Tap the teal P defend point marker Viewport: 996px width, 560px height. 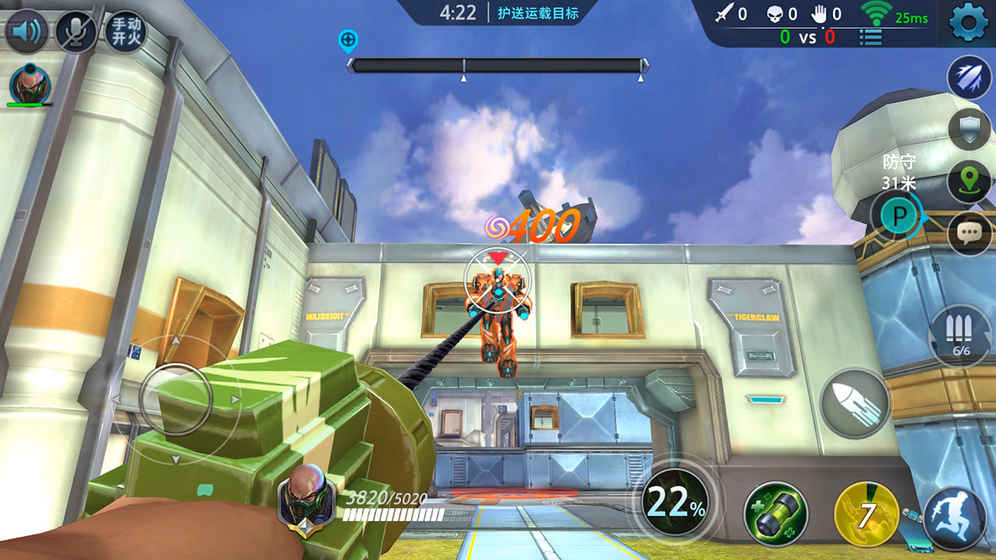[897, 215]
